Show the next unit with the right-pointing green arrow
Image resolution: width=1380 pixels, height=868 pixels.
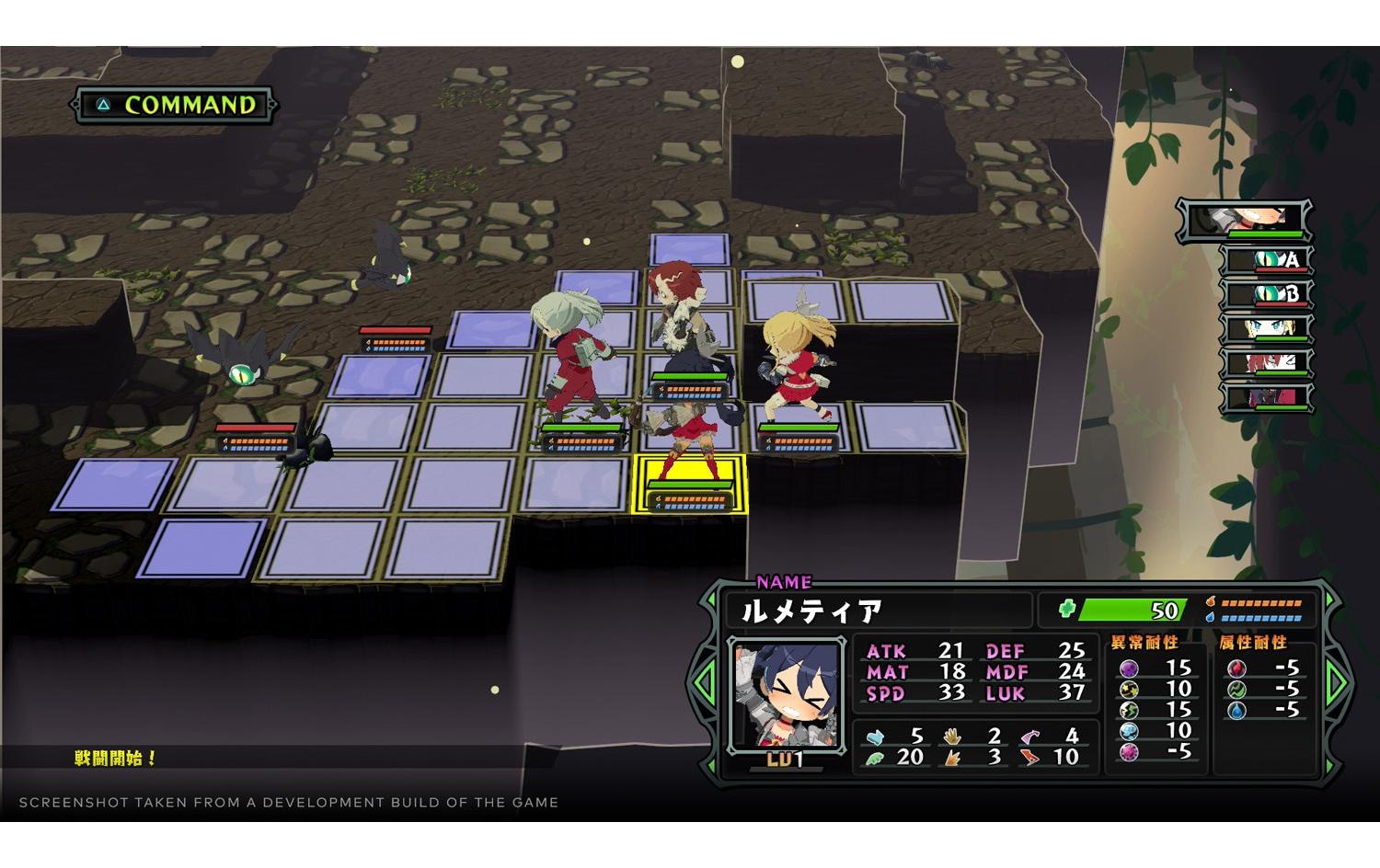tap(1336, 681)
